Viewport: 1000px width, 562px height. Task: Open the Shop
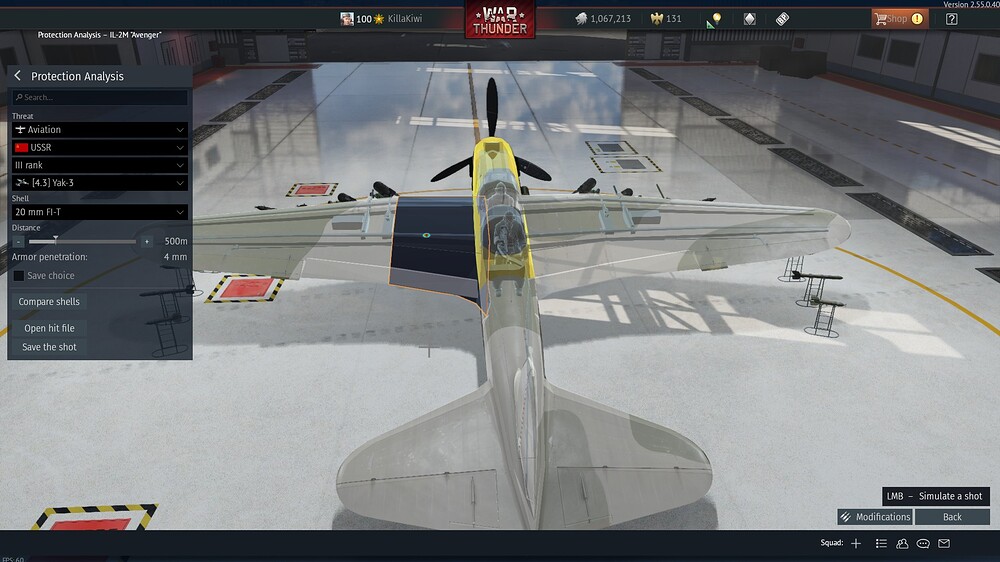point(897,19)
